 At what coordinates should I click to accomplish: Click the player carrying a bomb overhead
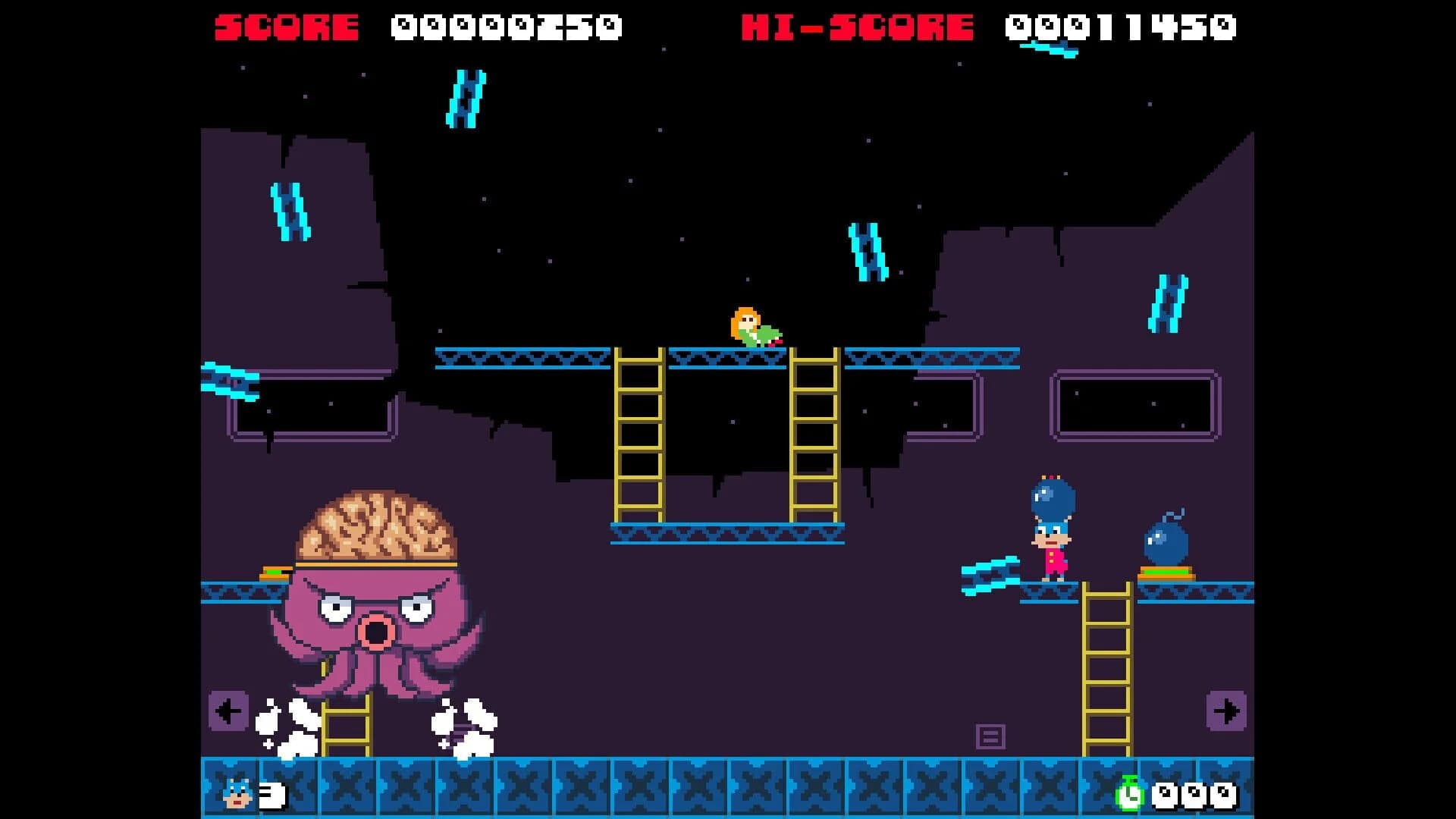[x=1051, y=538]
